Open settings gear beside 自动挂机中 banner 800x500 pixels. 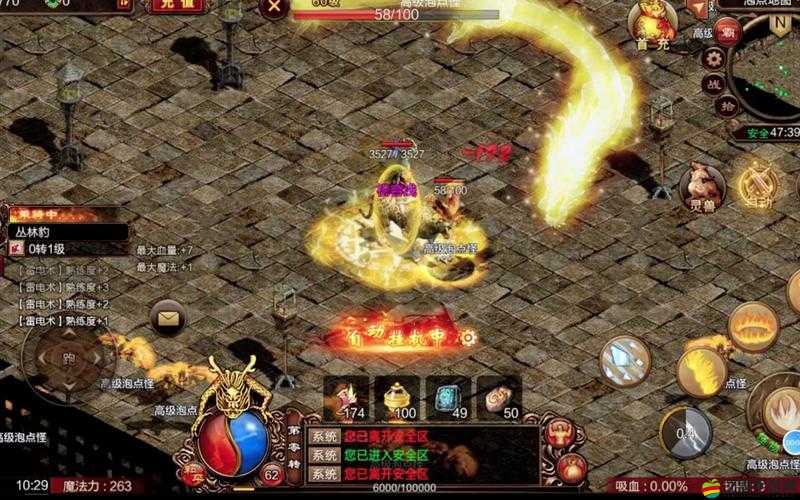coord(466,338)
